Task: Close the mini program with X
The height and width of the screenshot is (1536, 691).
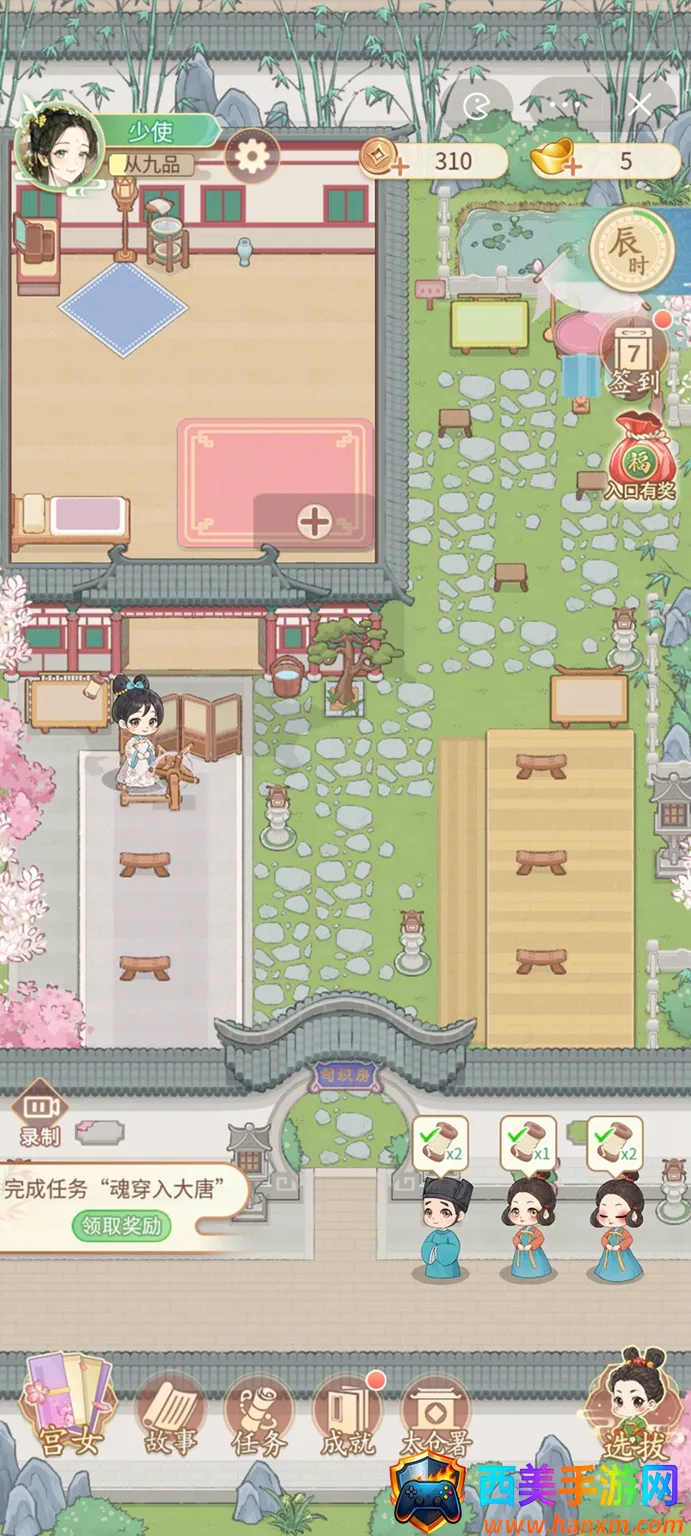Action: coord(640,103)
